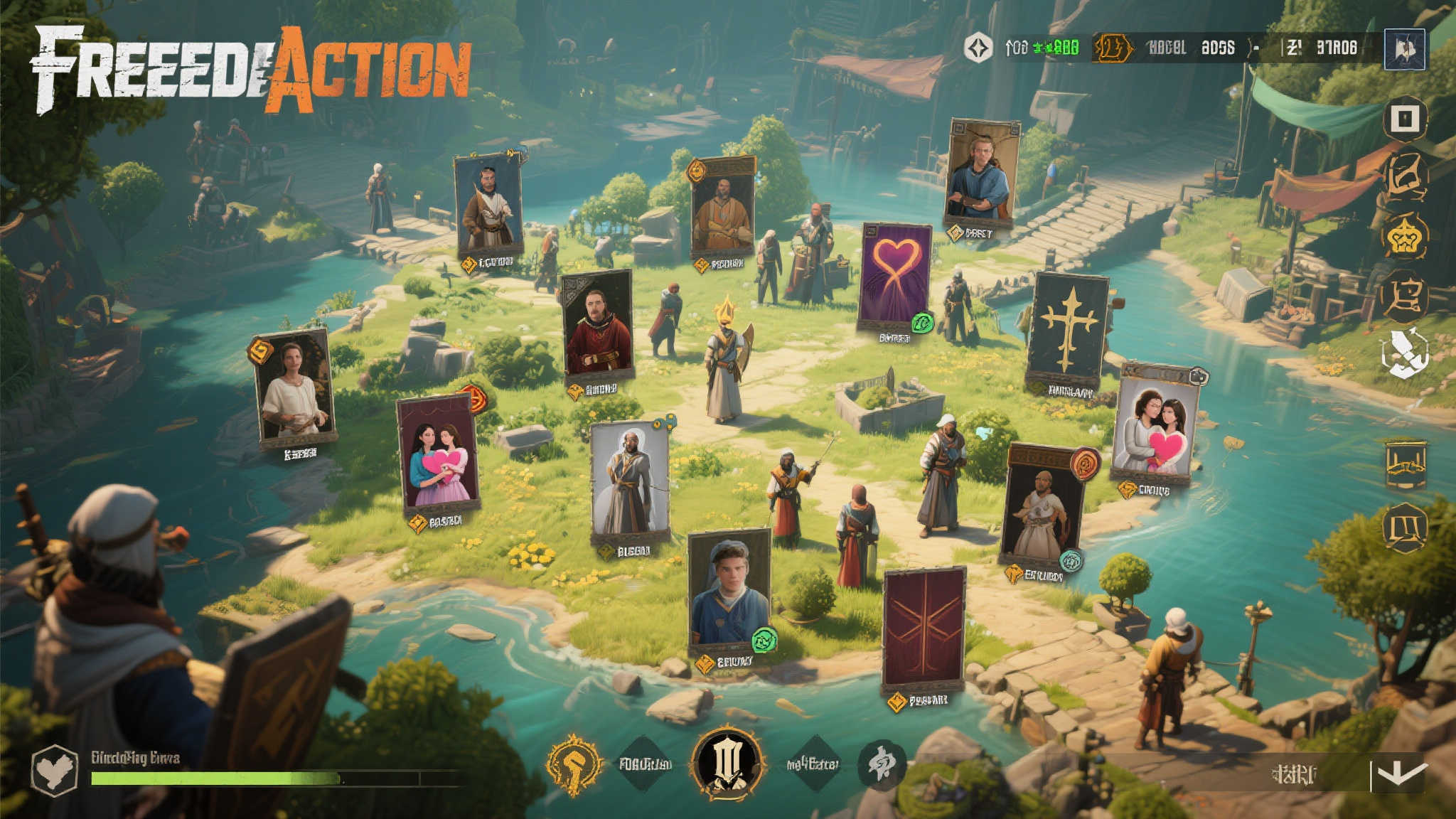Click the down-arrow button at bottom right
This screenshot has height=819, width=1456.
pyautogui.click(x=1398, y=773)
